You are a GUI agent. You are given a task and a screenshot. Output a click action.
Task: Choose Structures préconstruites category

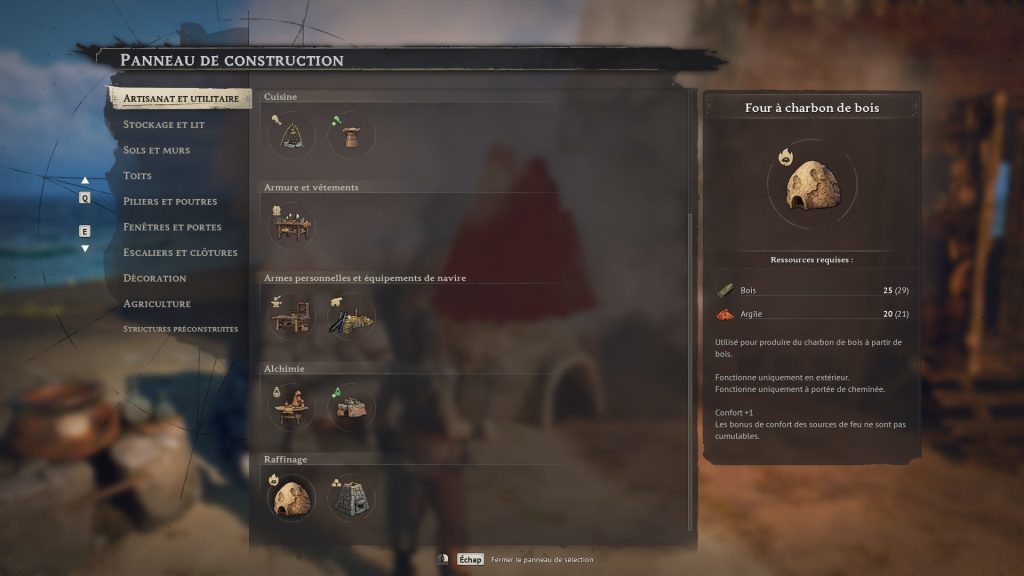pos(180,328)
